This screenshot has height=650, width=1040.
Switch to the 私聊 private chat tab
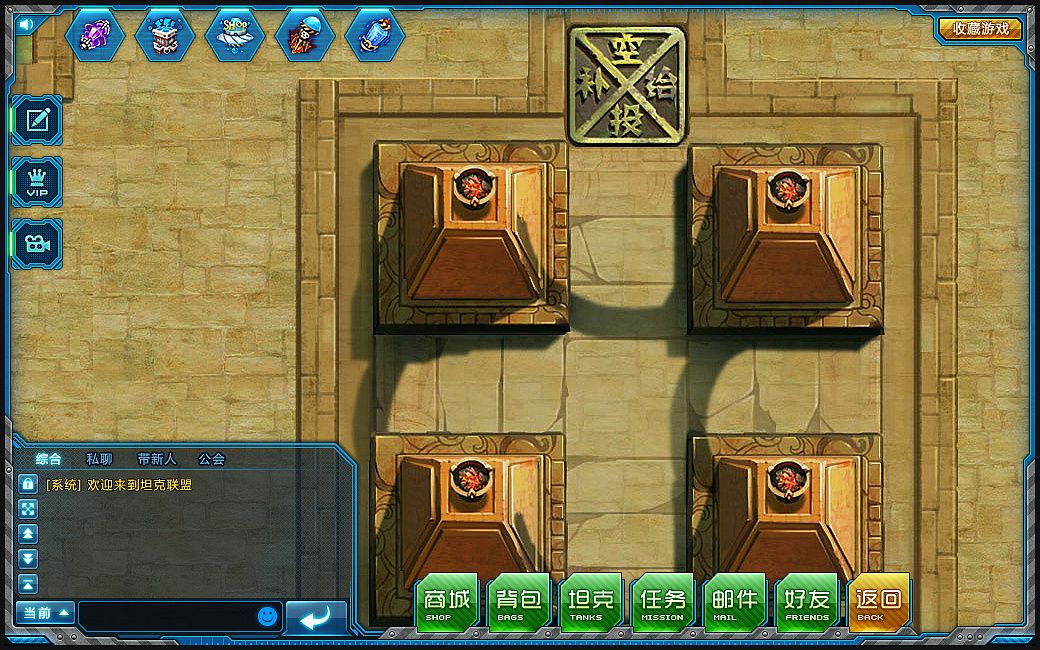100,459
